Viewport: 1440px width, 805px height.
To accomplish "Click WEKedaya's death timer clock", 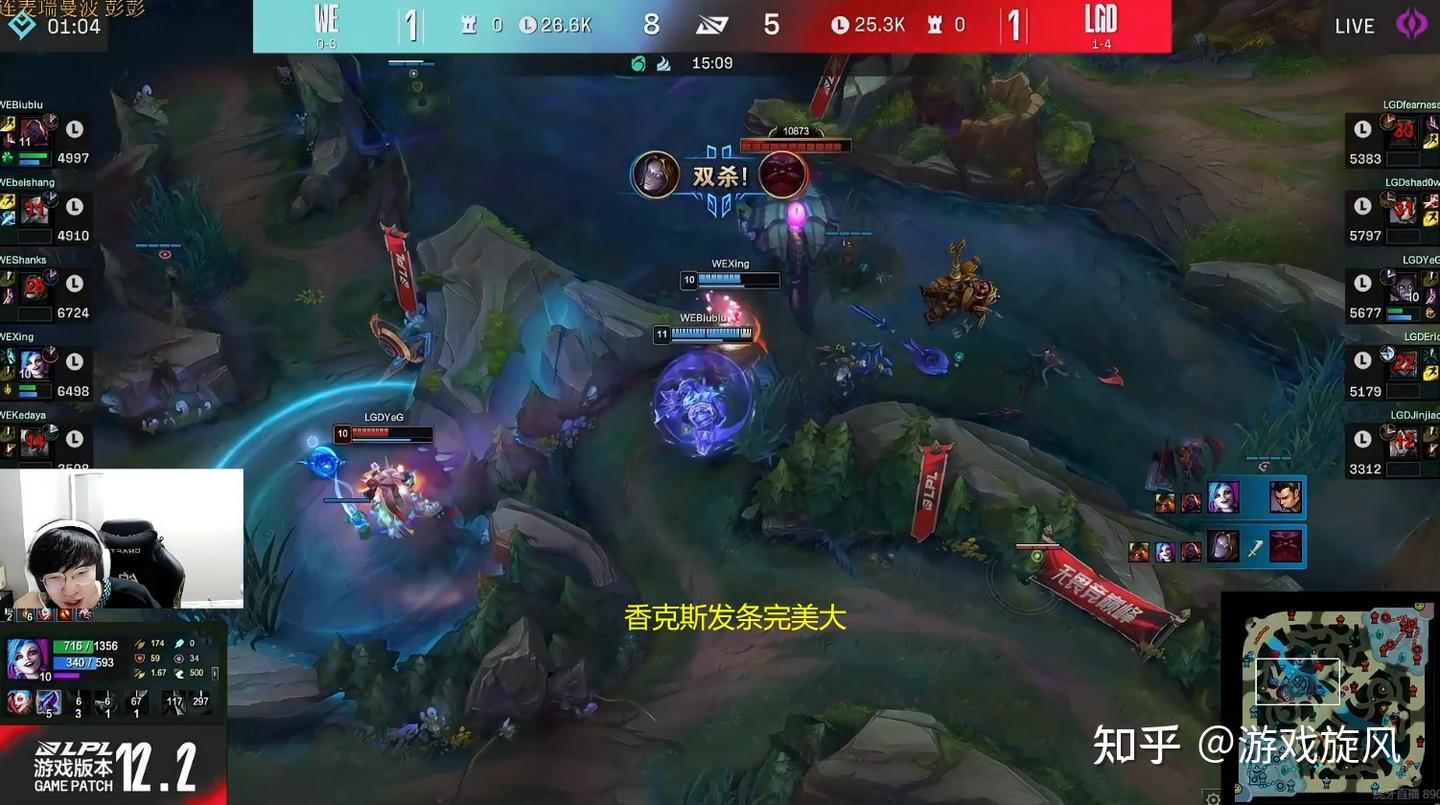I will (x=75, y=439).
